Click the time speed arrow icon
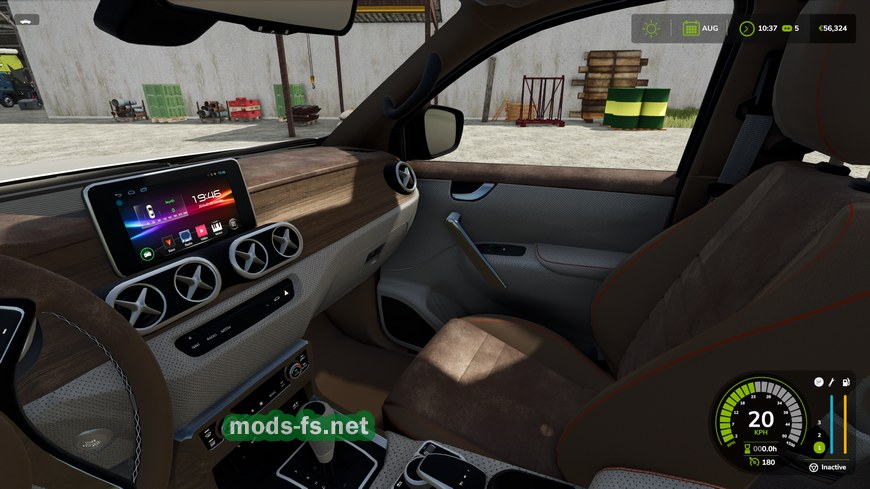This screenshot has height=489, width=870. pyautogui.click(x=746, y=28)
